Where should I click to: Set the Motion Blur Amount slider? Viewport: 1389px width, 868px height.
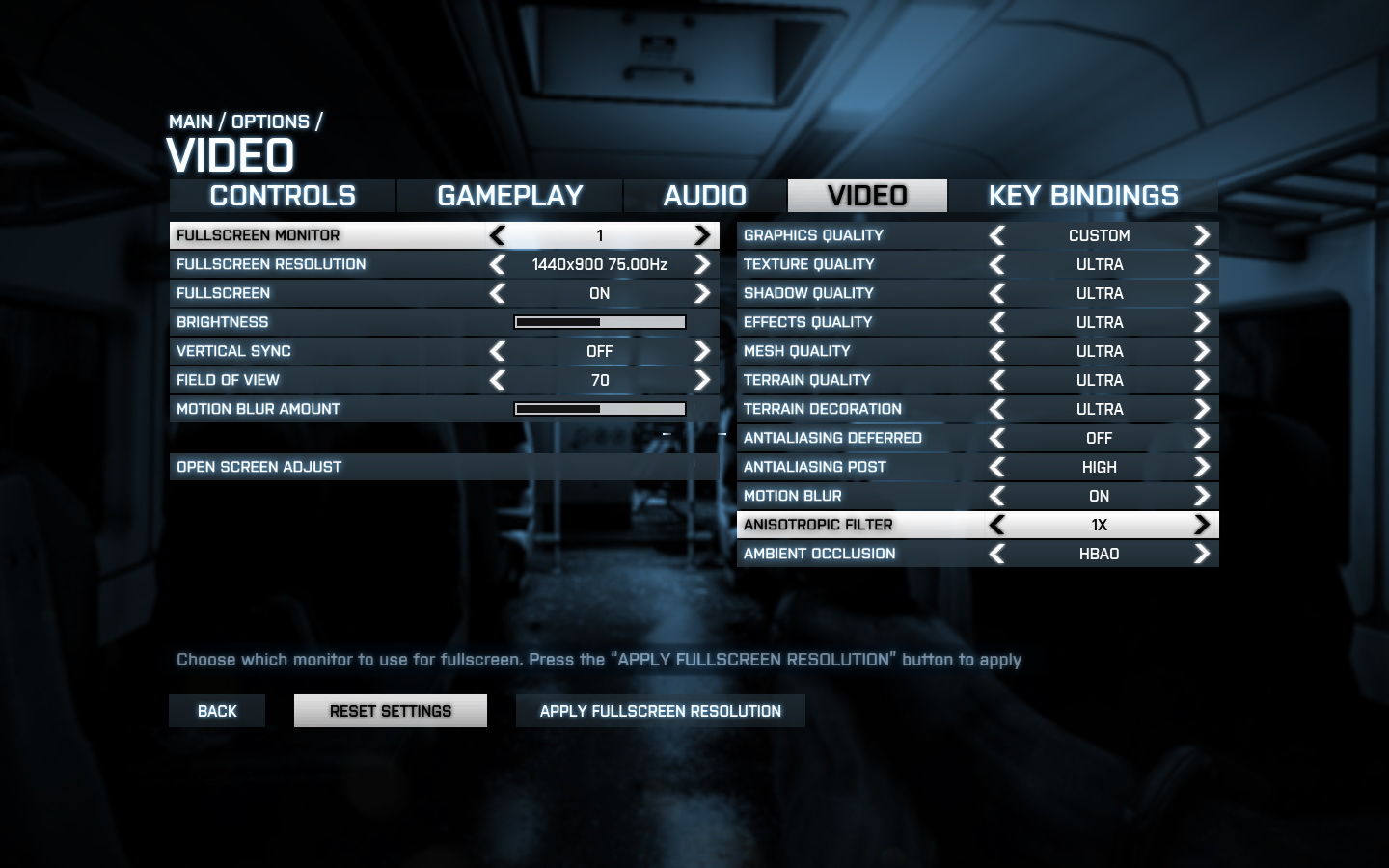pyautogui.click(x=600, y=409)
